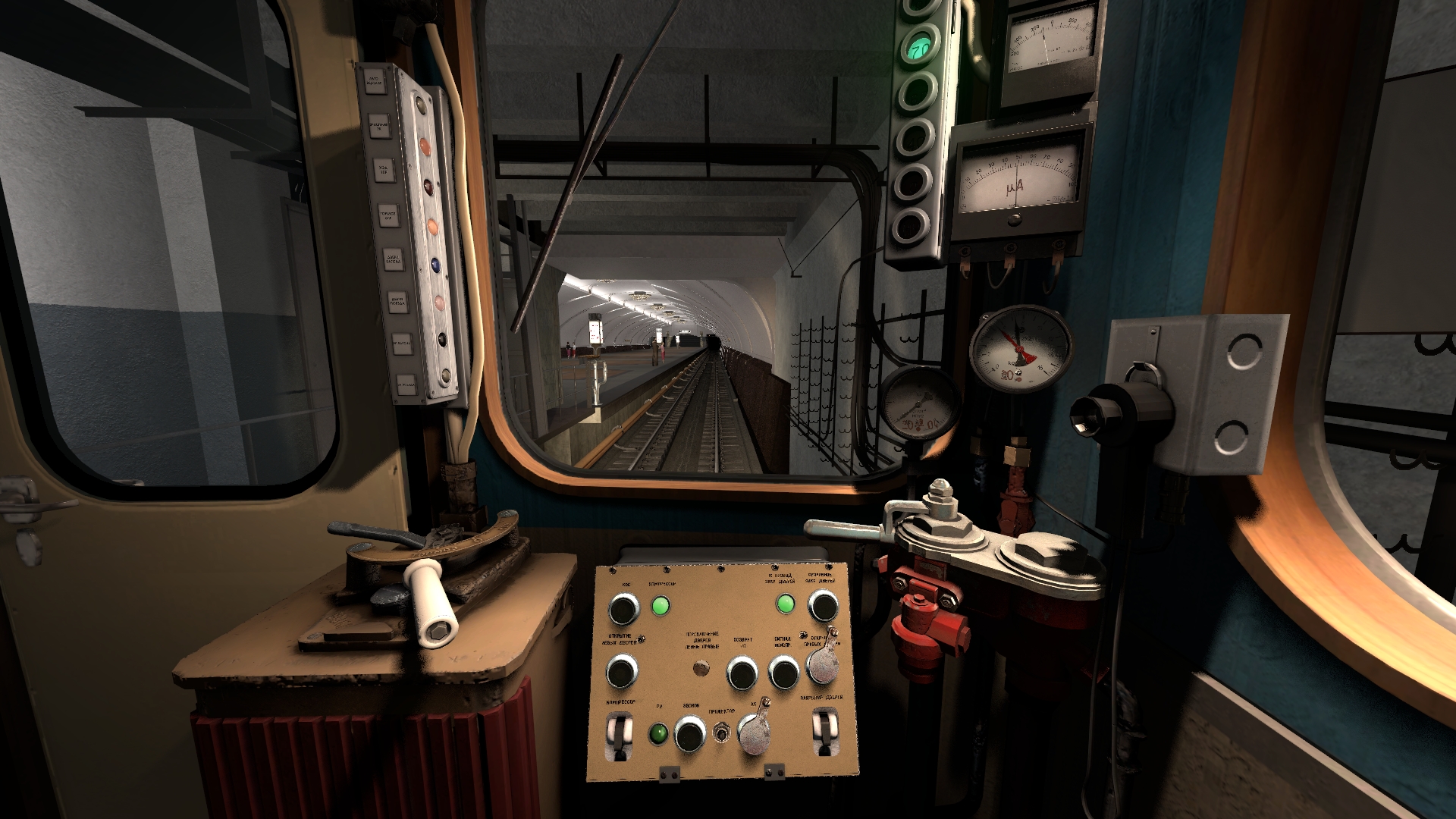
Task: Click the Возврат РП button
Action: click(742, 672)
